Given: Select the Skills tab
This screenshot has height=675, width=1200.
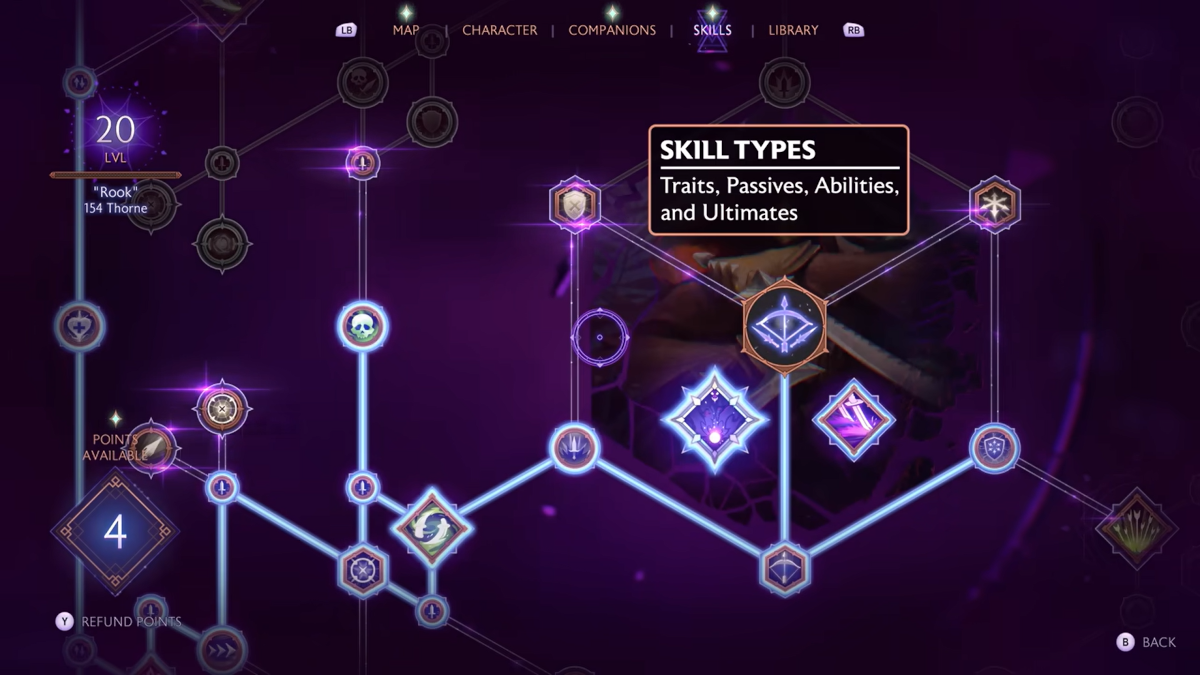Looking at the screenshot, I should 712,30.
